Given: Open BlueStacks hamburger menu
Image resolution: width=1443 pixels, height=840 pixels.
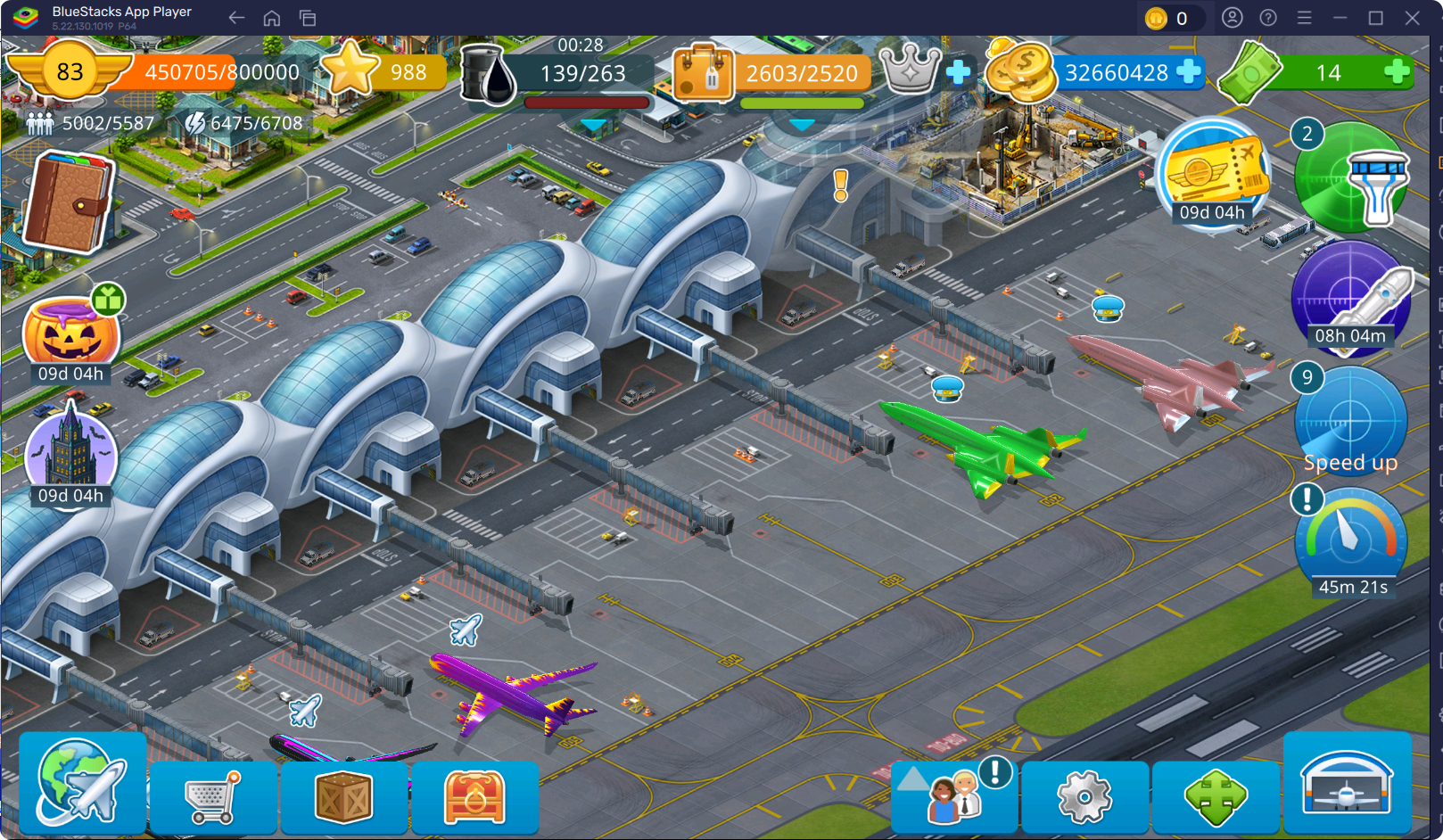Looking at the screenshot, I should [1304, 18].
